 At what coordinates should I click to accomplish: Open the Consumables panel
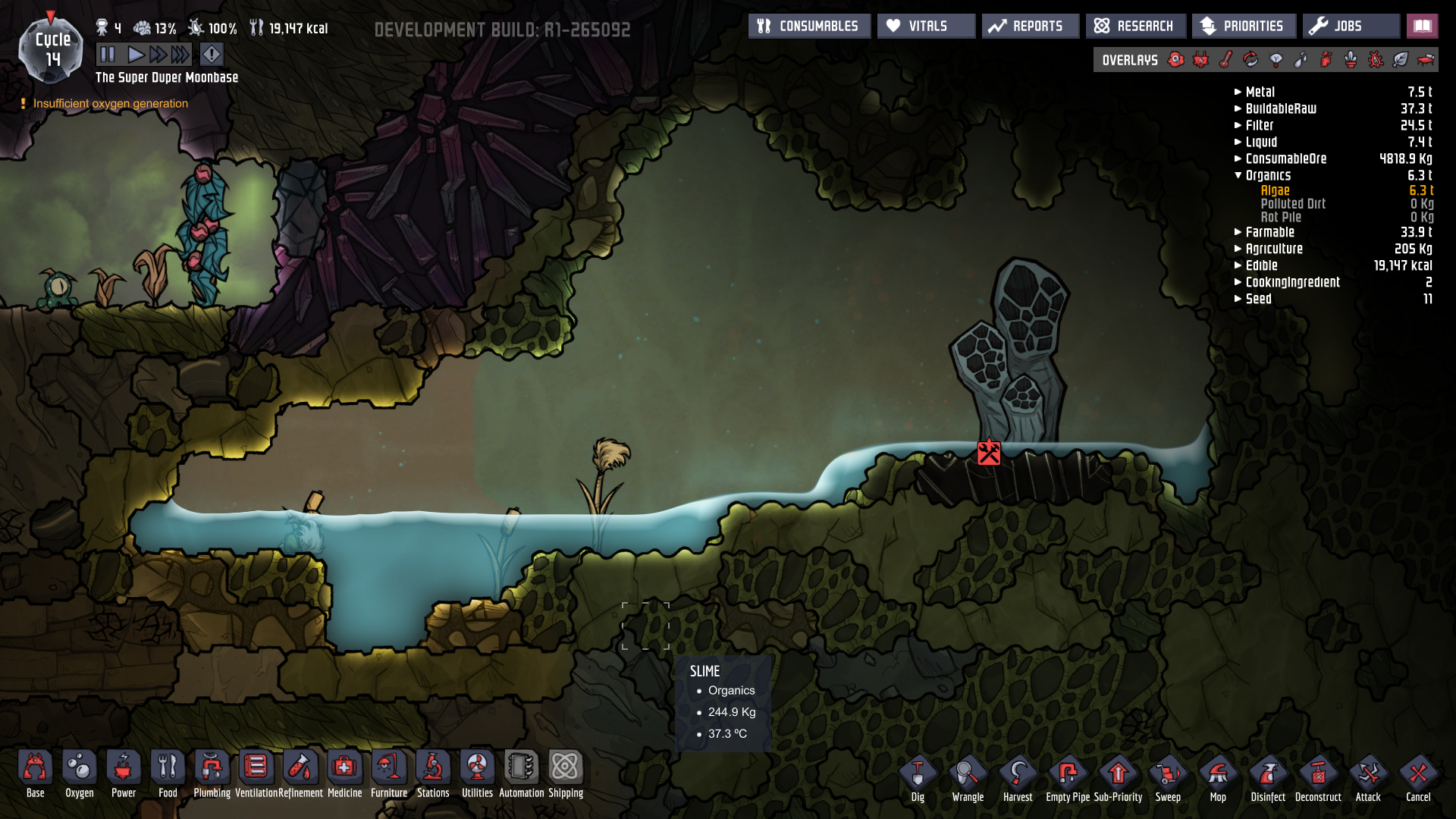pyautogui.click(x=808, y=26)
